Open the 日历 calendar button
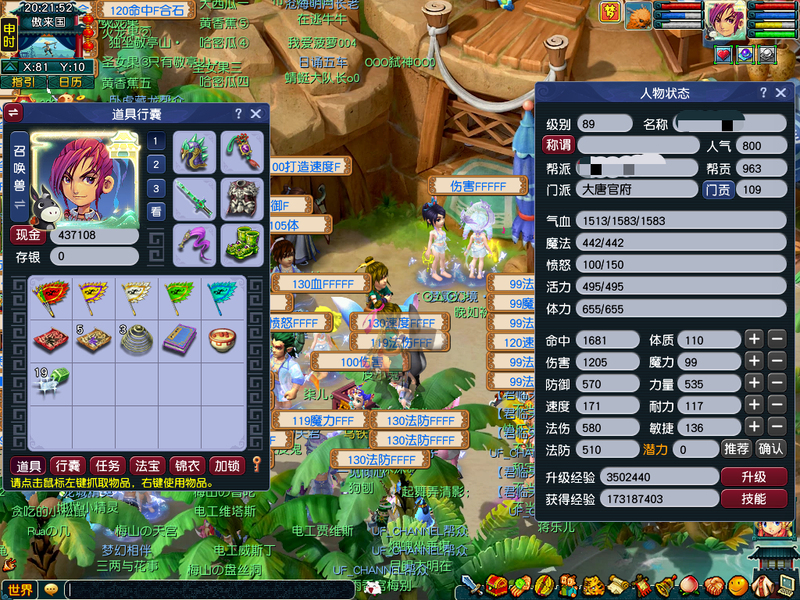The height and width of the screenshot is (600, 800). click(x=69, y=82)
